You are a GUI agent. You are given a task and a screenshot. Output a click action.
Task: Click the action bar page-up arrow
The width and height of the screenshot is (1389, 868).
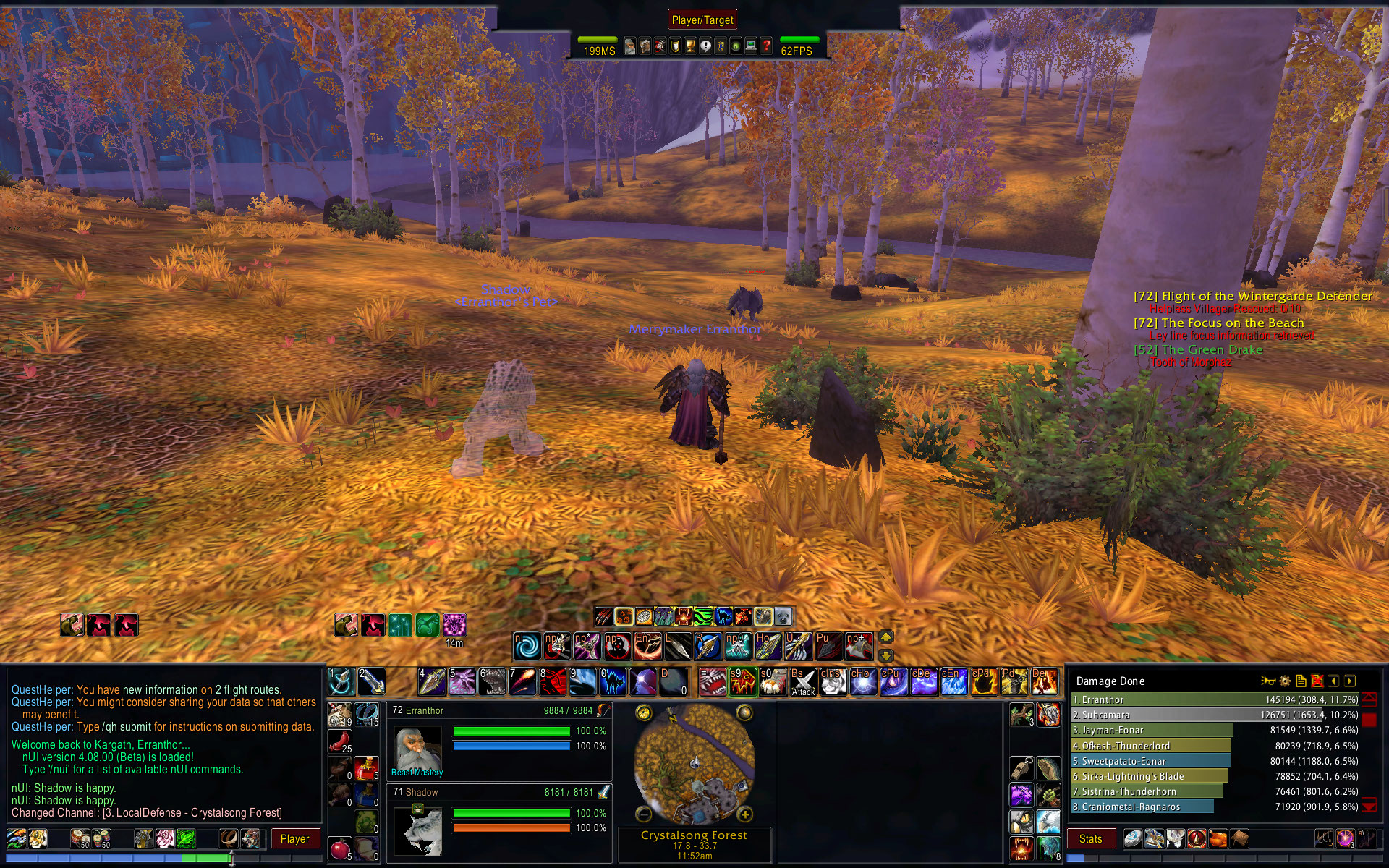[886, 637]
